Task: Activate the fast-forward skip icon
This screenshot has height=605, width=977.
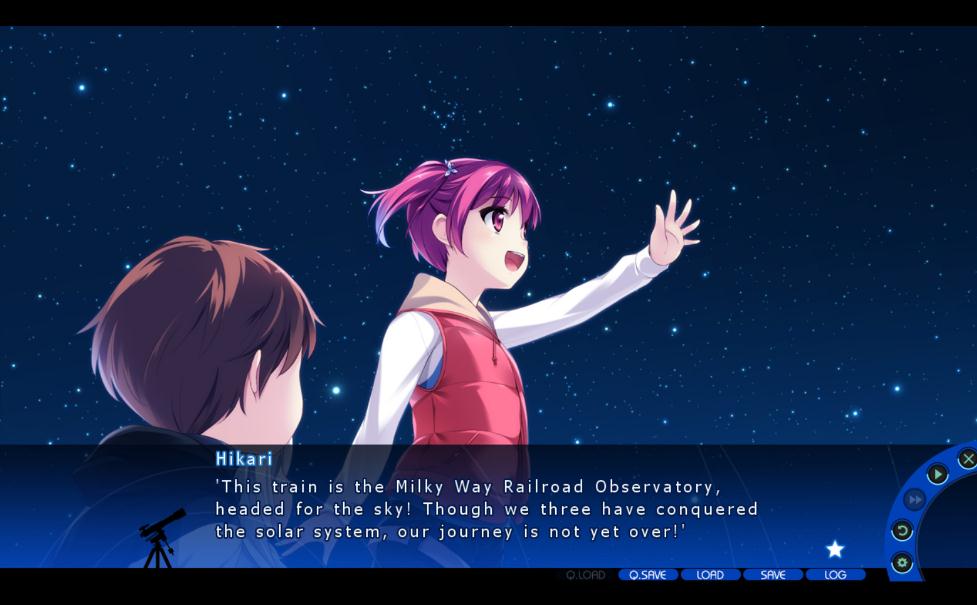Action: pyautogui.click(x=914, y=499)
